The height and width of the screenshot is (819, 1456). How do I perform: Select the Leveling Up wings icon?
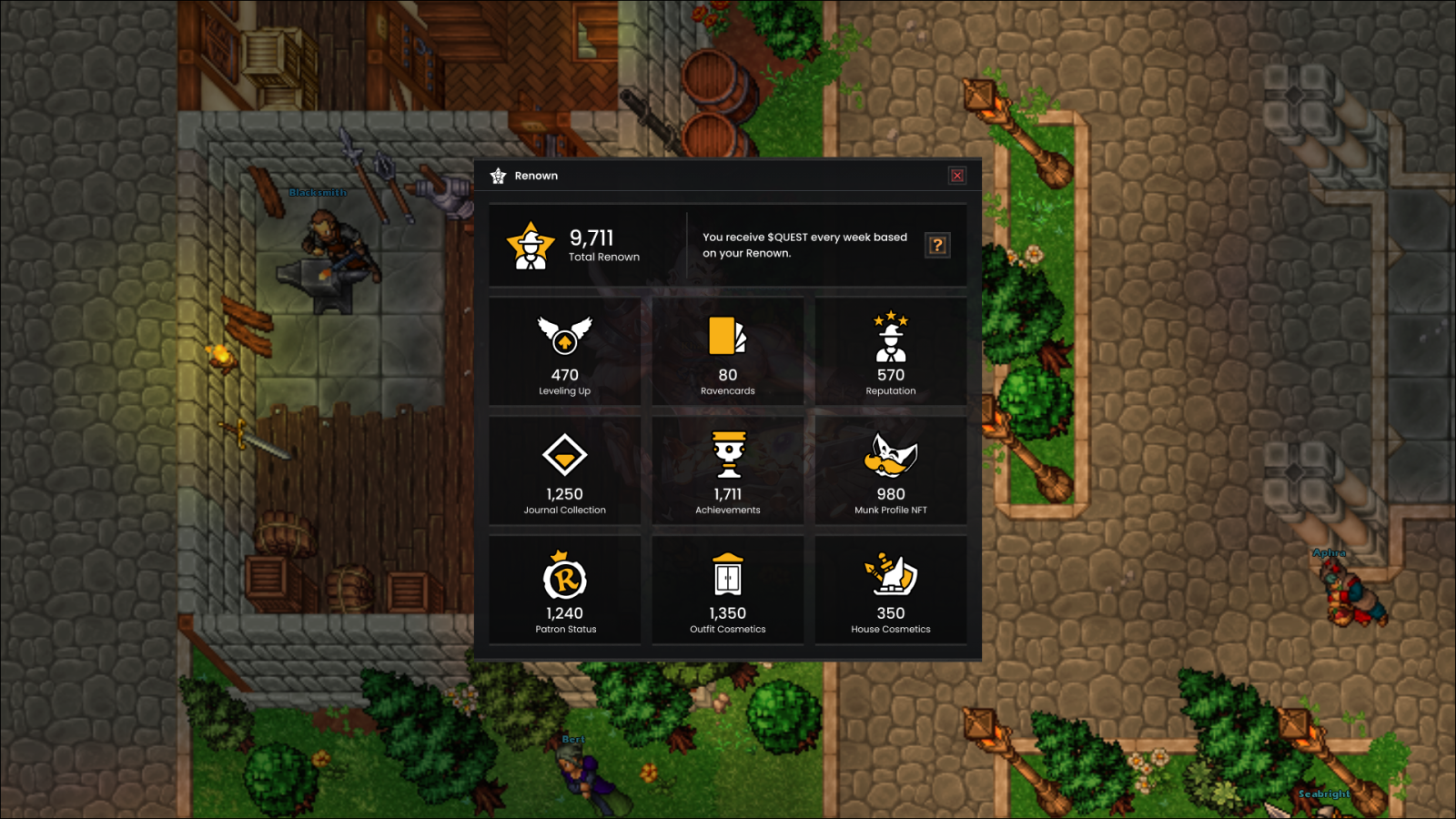coord(565,336)
